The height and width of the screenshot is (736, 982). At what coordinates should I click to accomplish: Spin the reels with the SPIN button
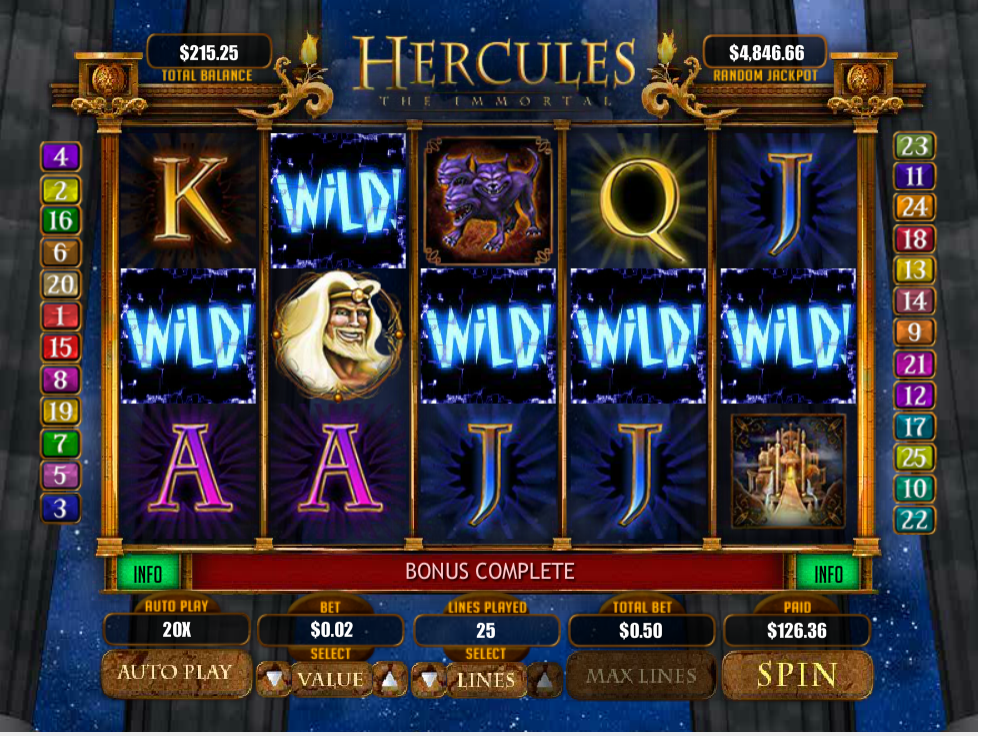point(796,675)
